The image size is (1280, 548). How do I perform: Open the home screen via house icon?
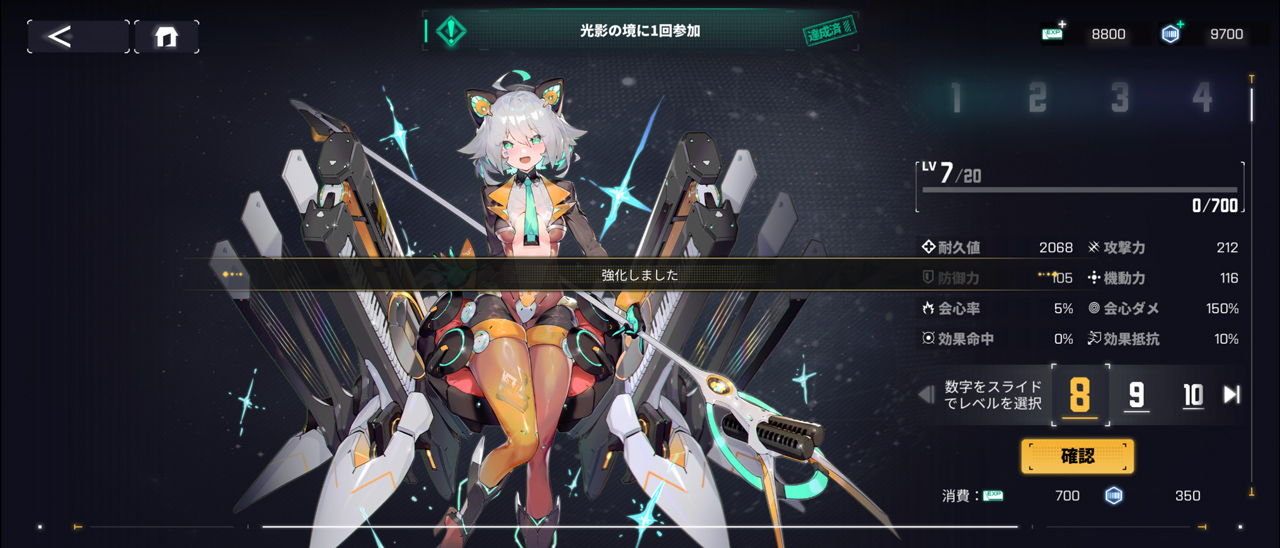166,37
